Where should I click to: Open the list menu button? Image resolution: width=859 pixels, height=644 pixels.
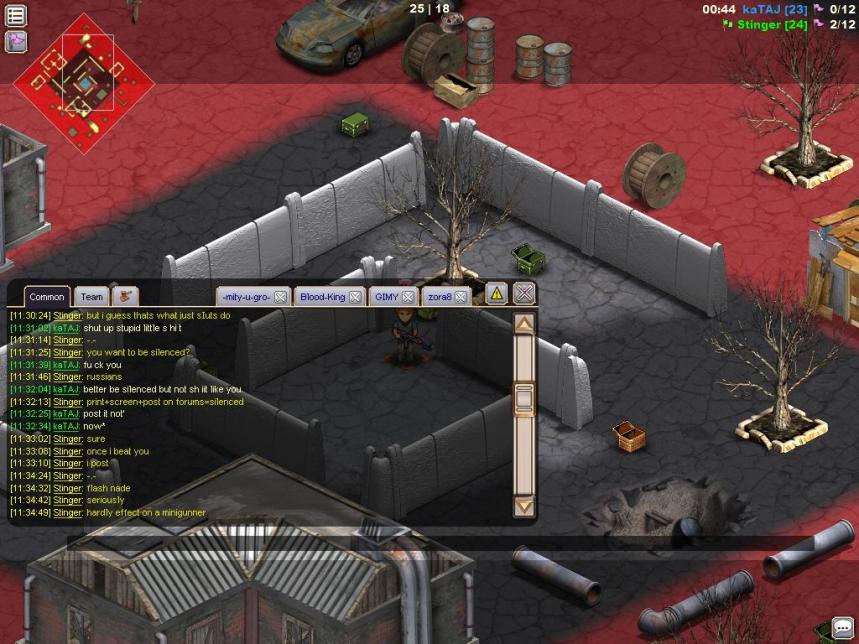click(16, 15)
